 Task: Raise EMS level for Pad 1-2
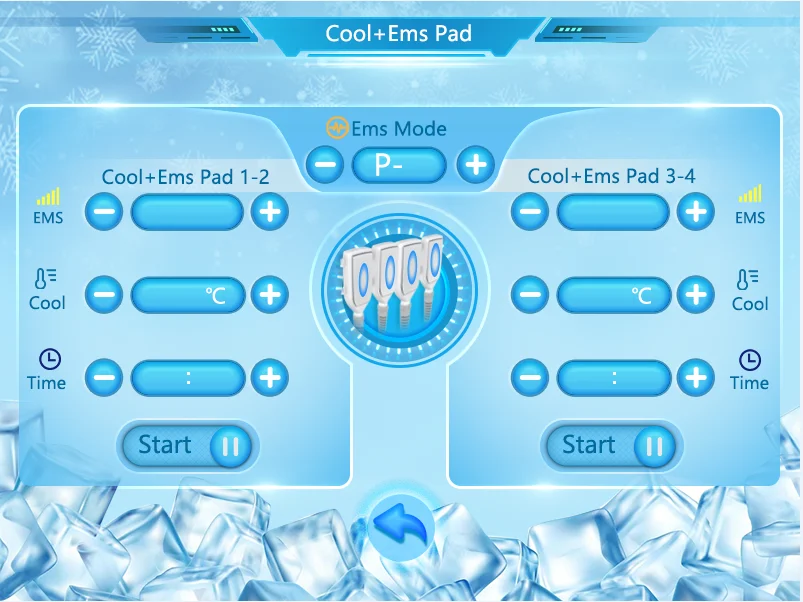click(269, 212)
